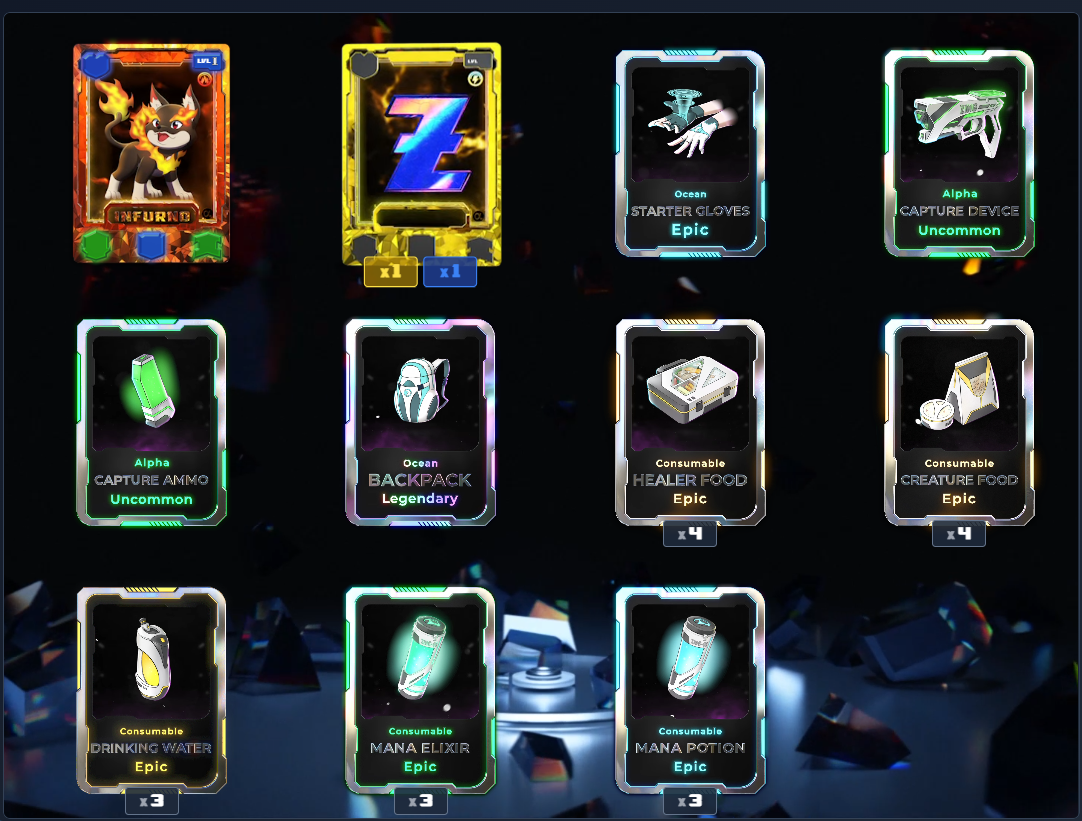The height and width of the screenshot is (821, 1082).
Task: Select the Healer Food consumable card
Action: (690, 421)
